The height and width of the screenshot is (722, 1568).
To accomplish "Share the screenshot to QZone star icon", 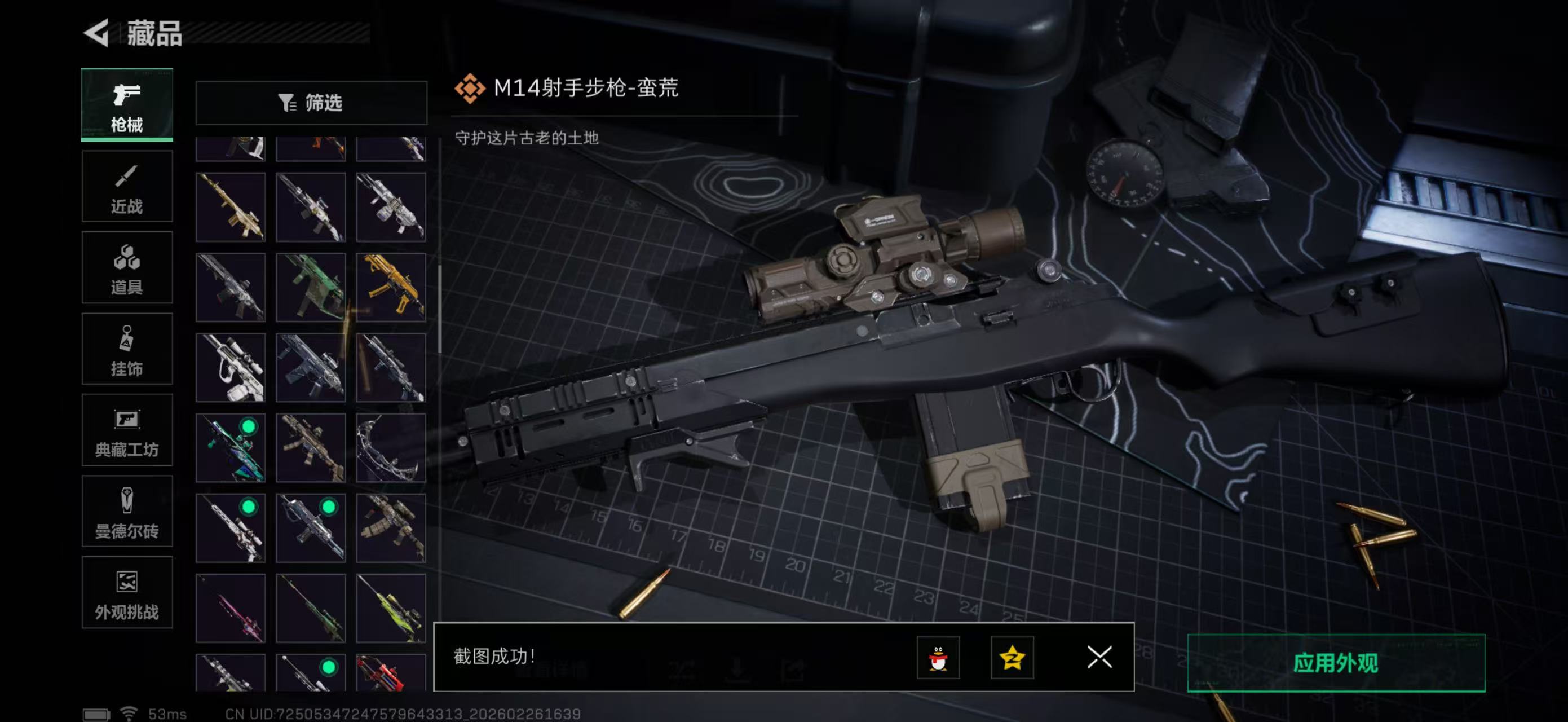I will 1012,658.
